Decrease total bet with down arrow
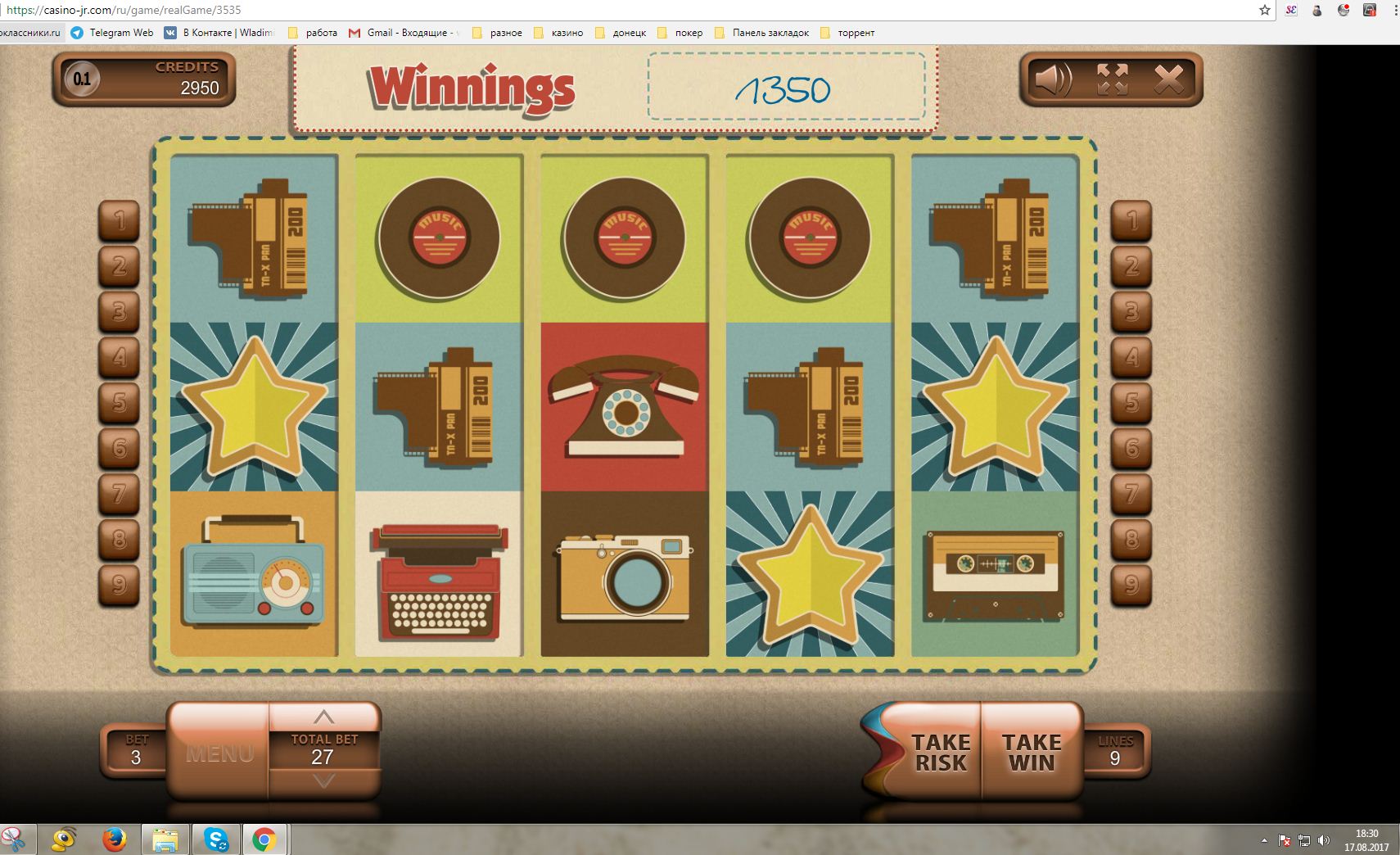The image size is (1400, 855). click(x=324, y=781)
